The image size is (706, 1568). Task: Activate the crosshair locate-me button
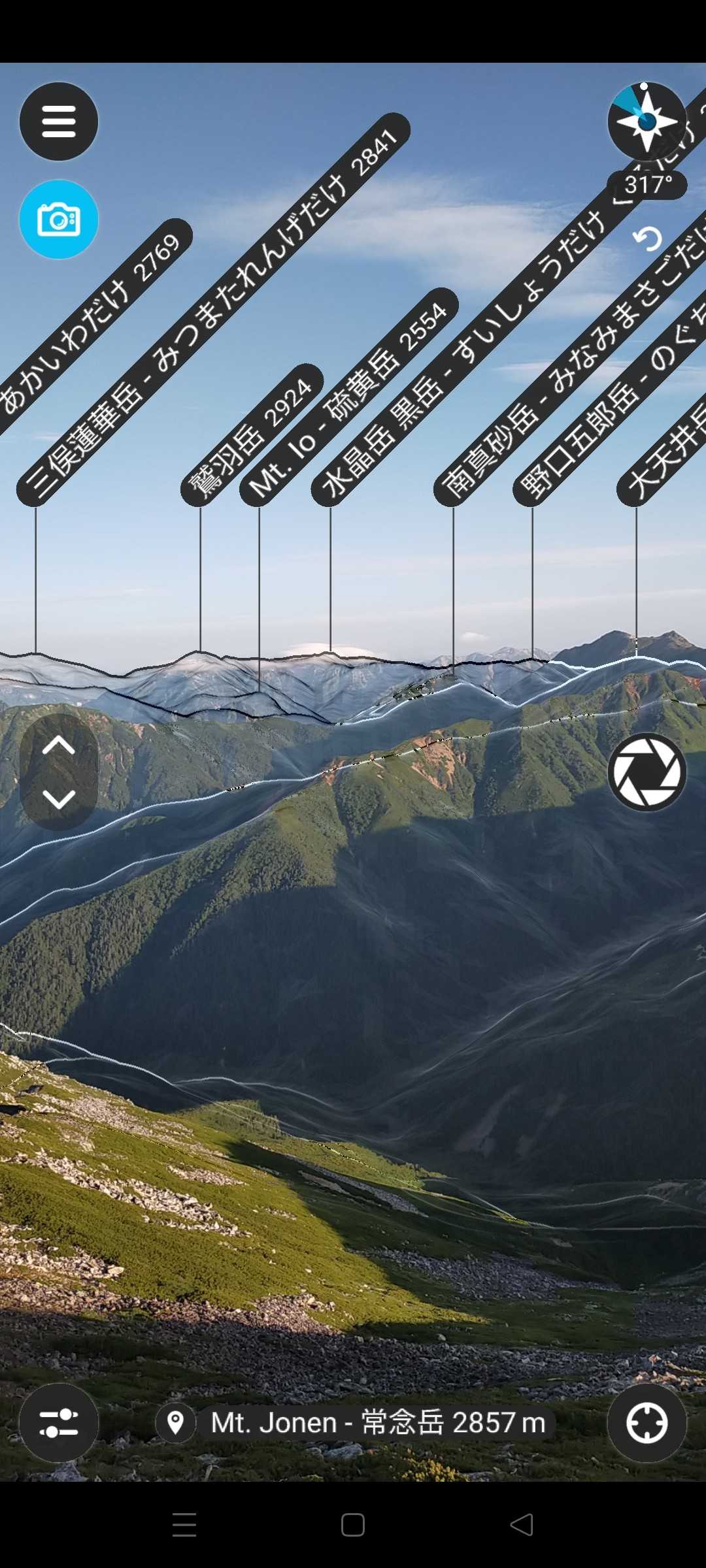tap(647, 1423)
